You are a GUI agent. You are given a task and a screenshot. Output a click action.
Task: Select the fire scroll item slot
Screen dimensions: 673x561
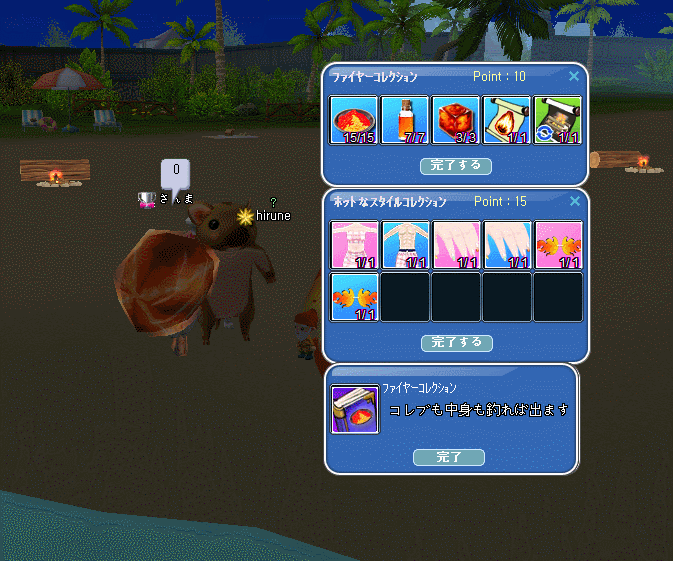(507, 120)
